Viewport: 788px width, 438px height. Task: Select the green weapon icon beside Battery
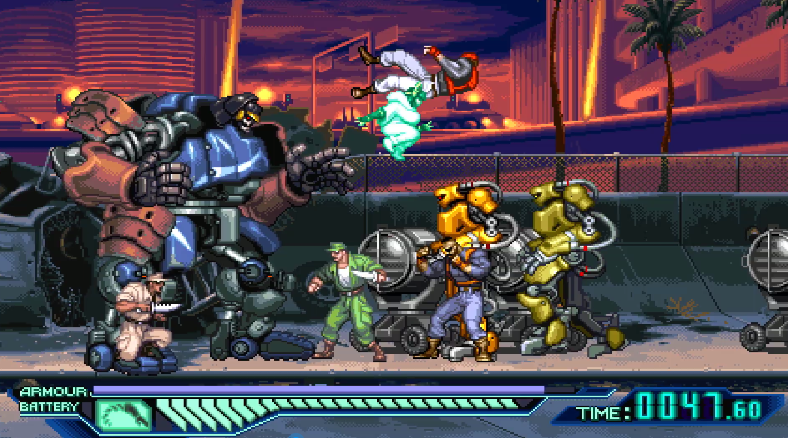click(123, 411)
